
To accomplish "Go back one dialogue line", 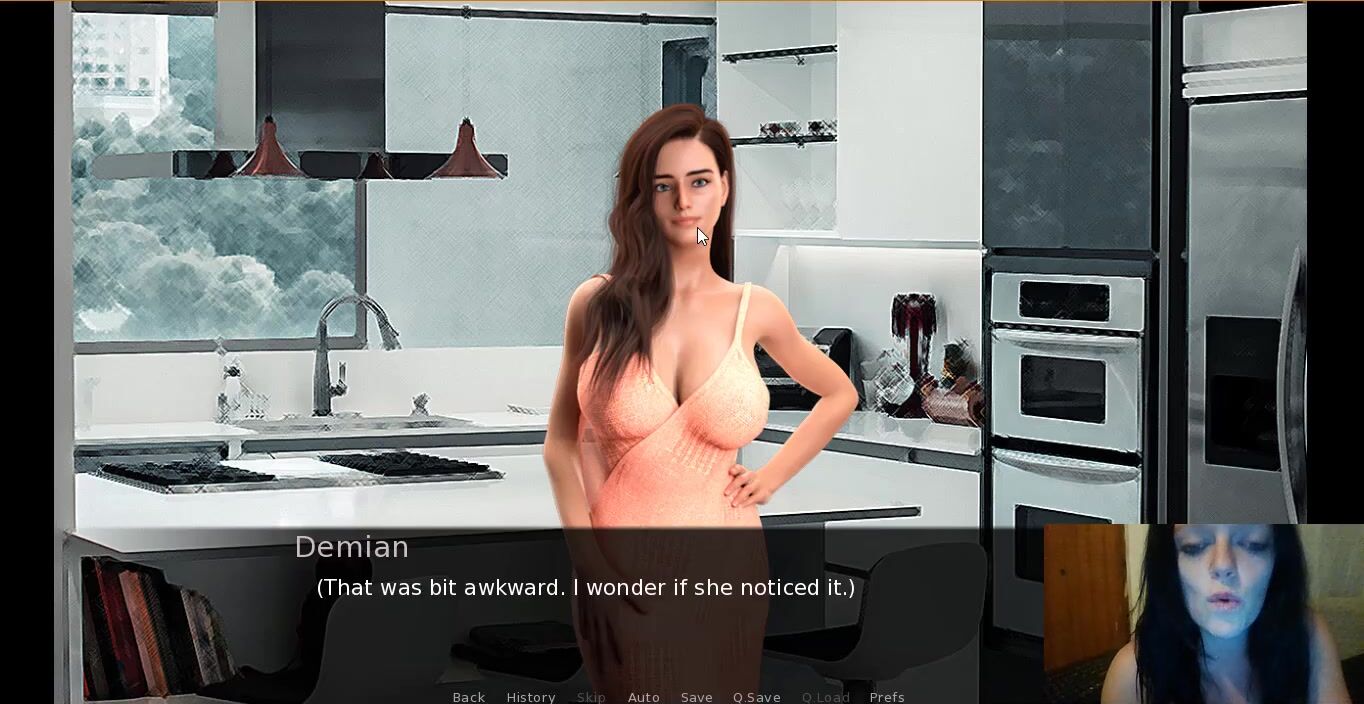I will [468, 697].
